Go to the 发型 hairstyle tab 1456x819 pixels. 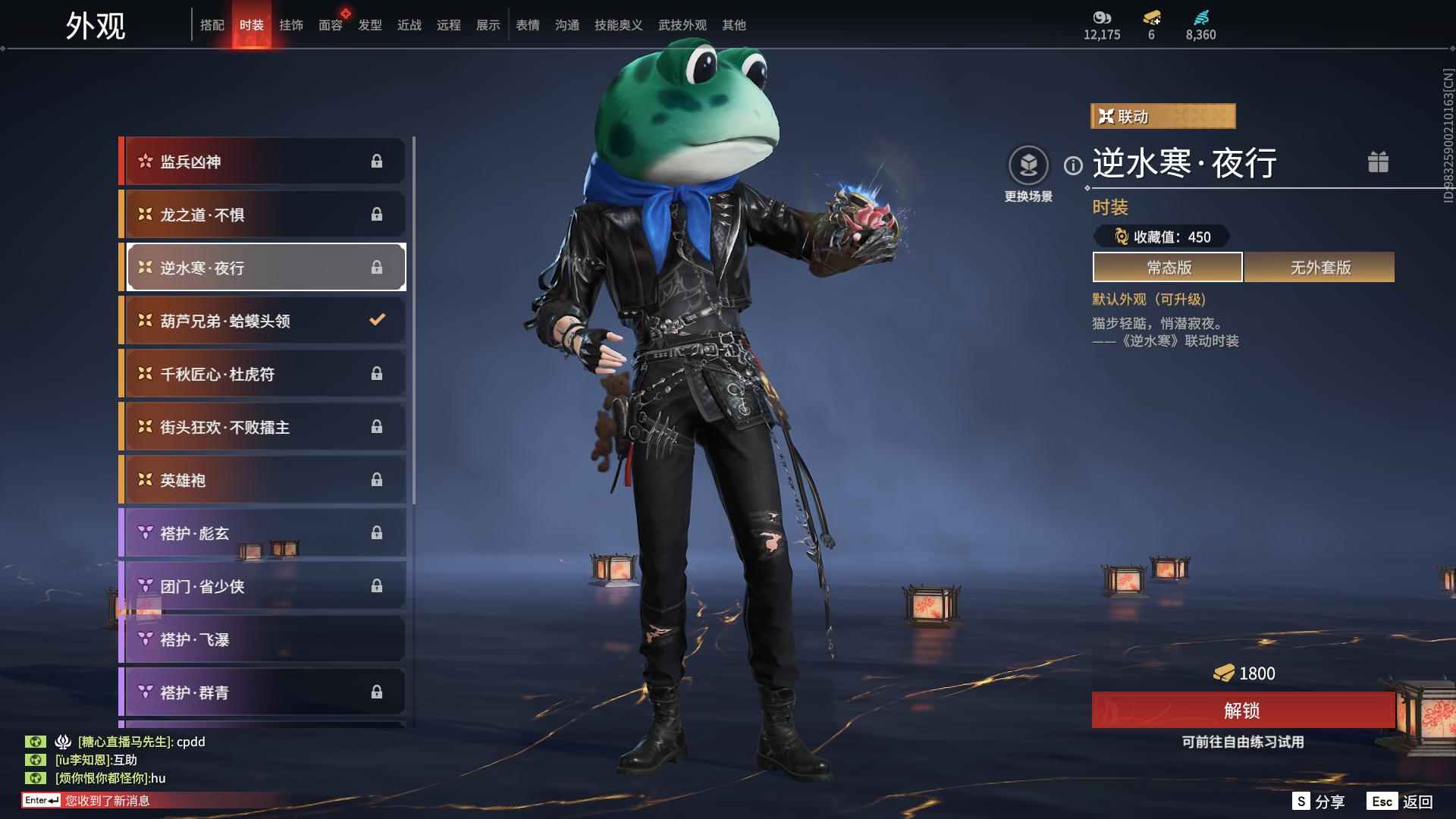pyautogui.click(x=369, y=25)
